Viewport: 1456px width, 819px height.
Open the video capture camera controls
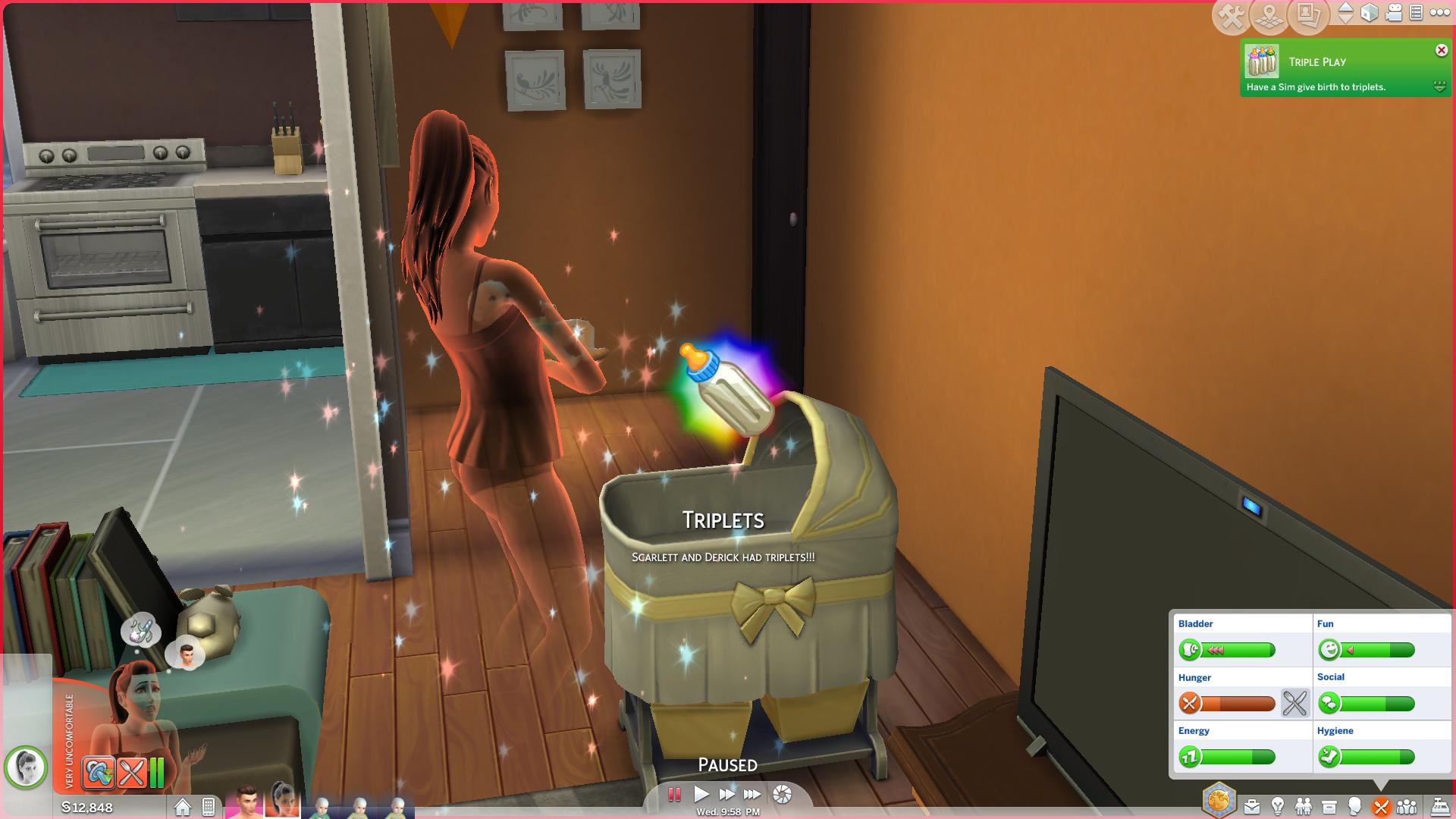tap(1394, 13)
